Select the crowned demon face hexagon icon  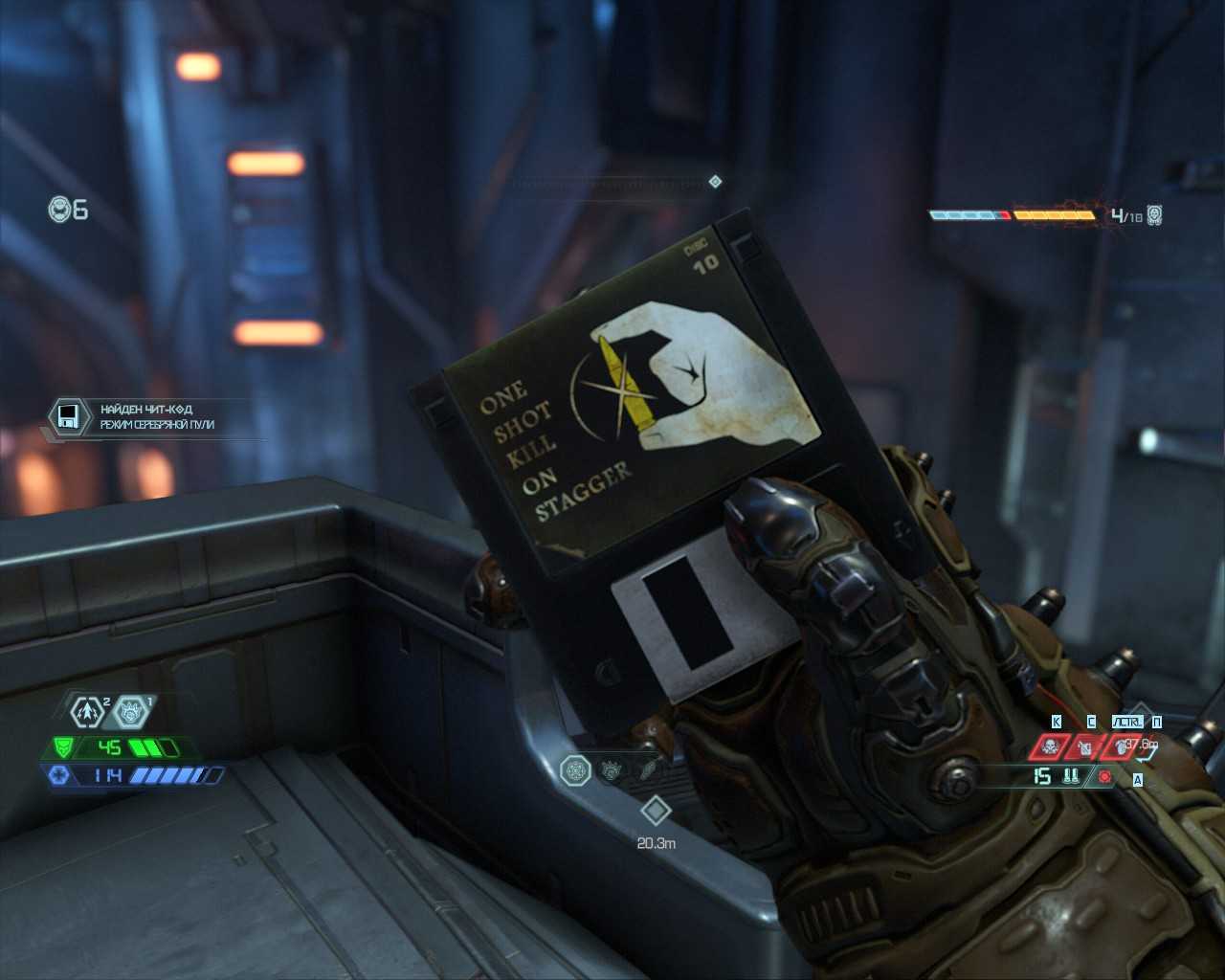(130, 712)
